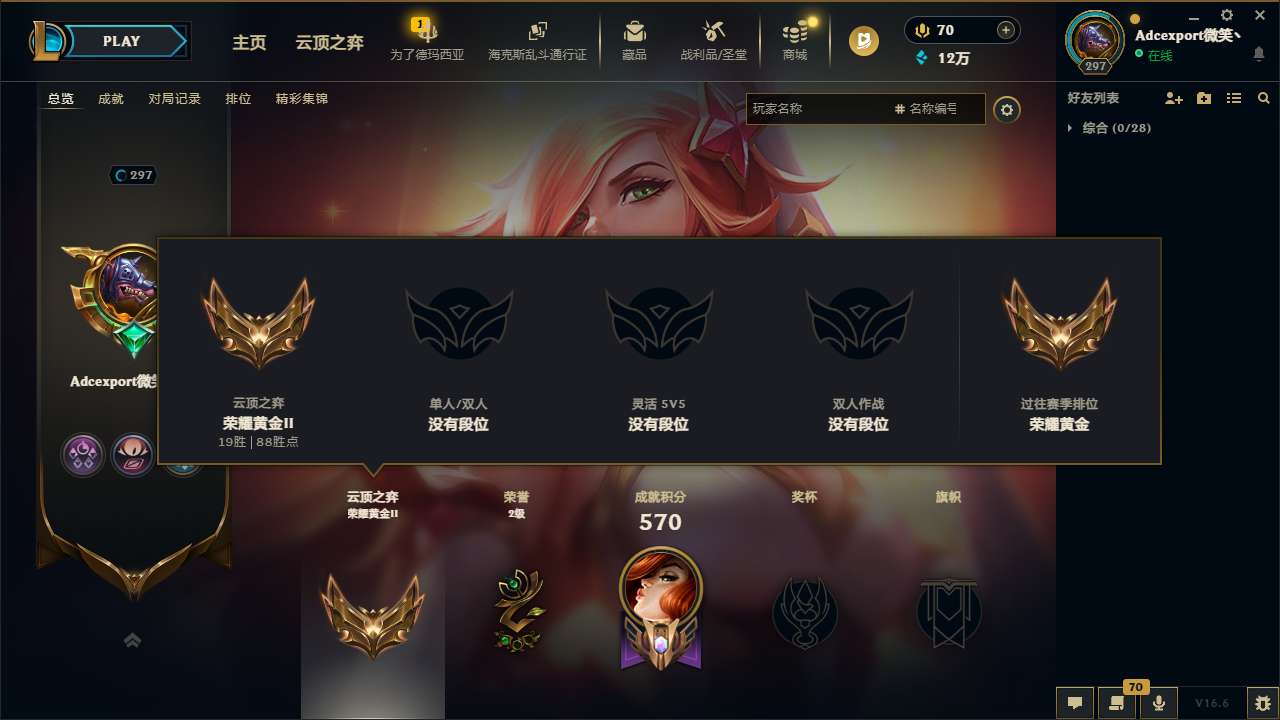Switch to the 排位 tab

(239, 98)
